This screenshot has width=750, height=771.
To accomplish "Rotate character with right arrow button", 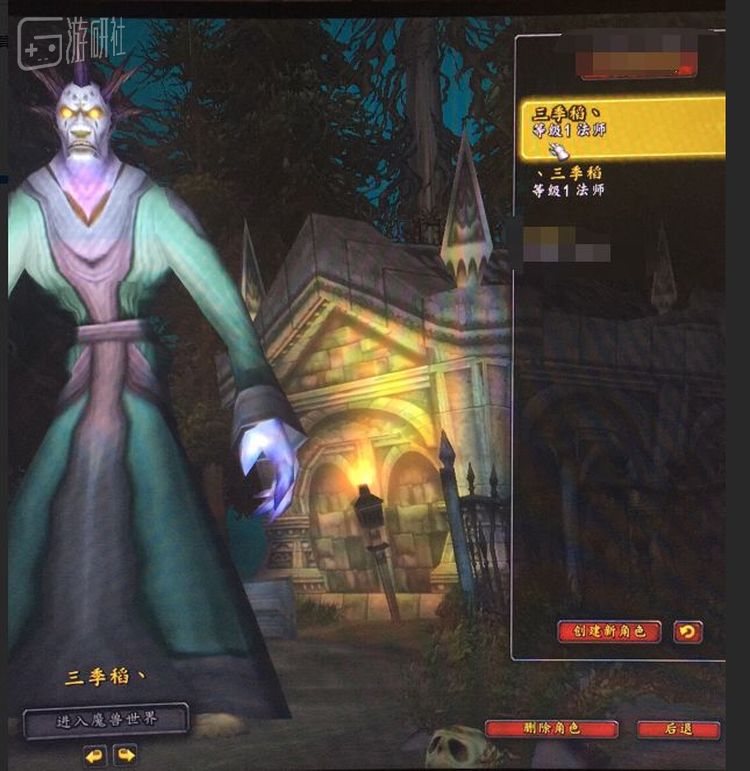I will 125,754.
